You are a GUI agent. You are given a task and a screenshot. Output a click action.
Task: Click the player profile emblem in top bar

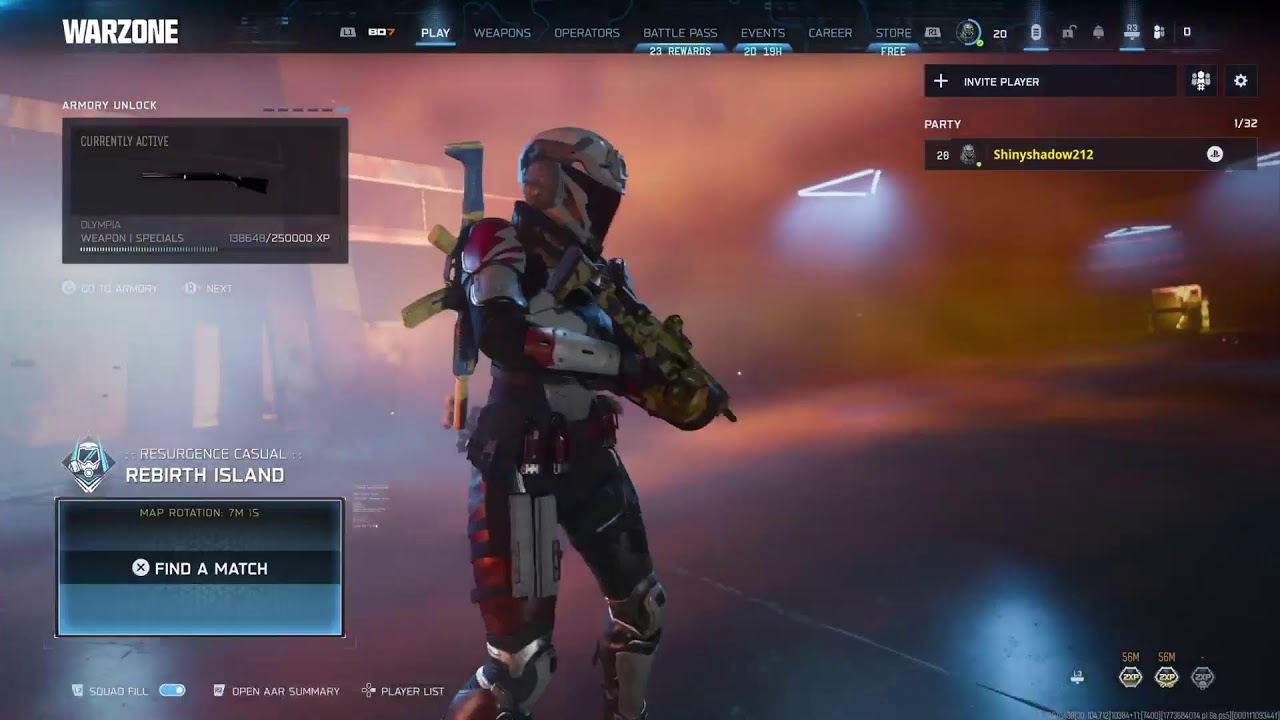point(968,33)
